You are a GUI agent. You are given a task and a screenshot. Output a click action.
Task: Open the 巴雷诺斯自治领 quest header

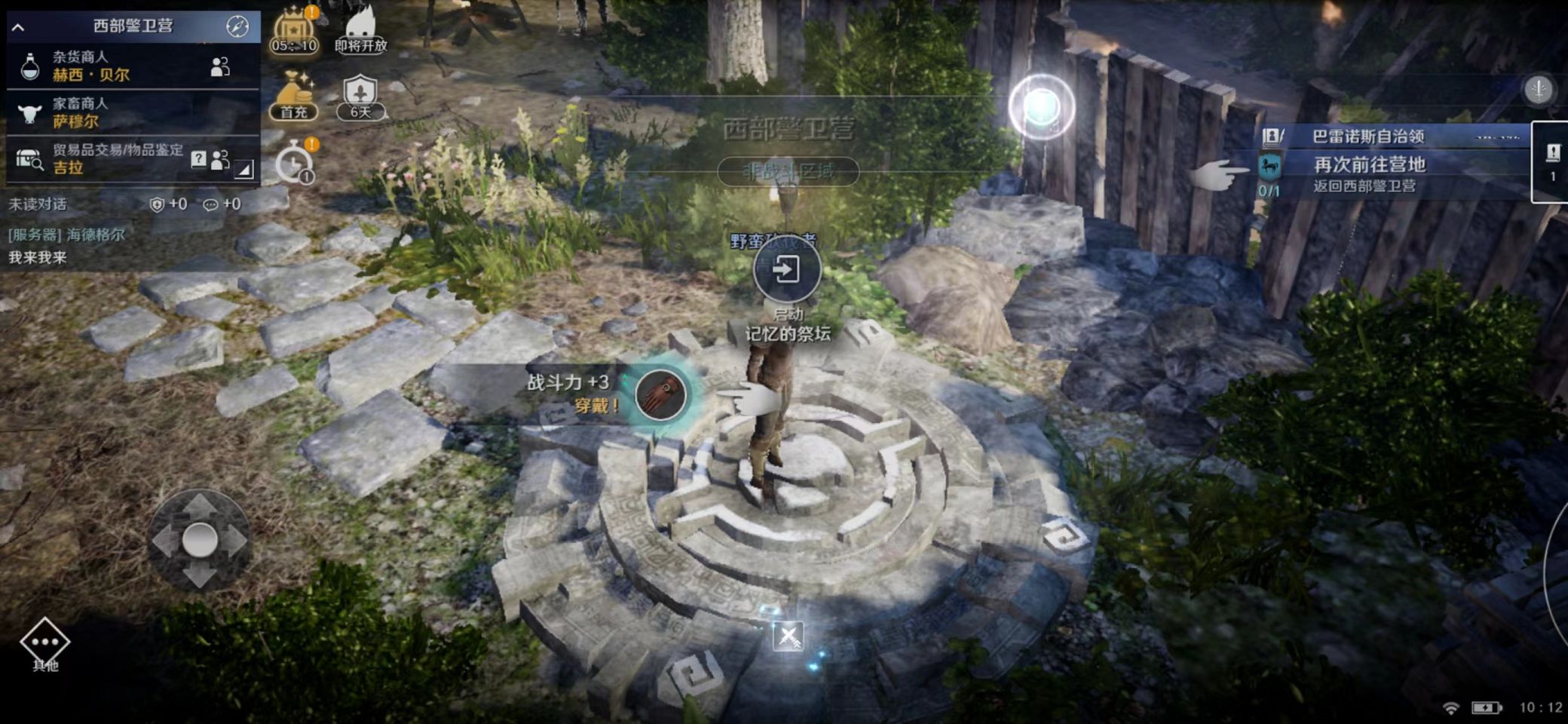tap(1368, 137)
